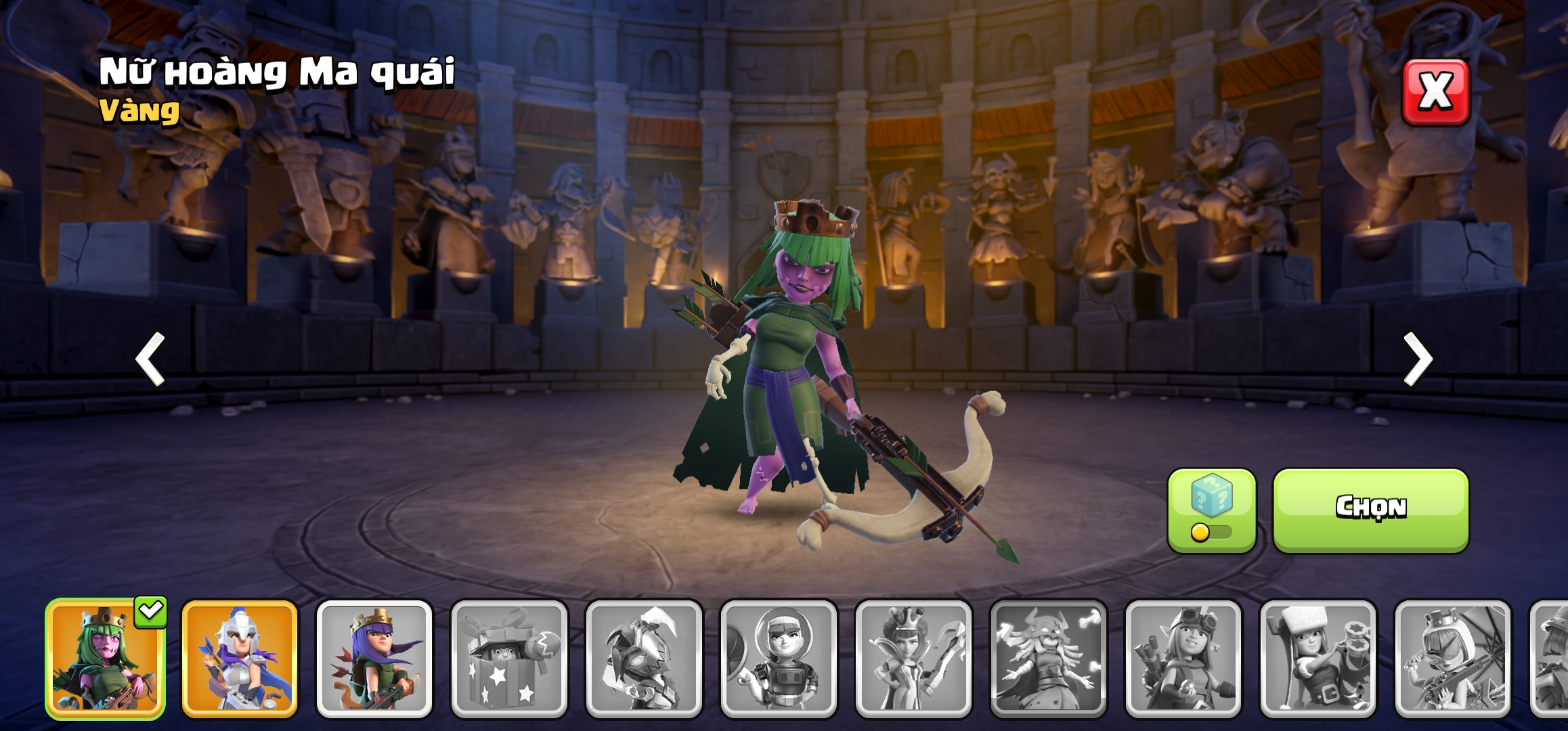The image size is (1568, 731).
Task: Choose the locked pilot goggles skin
Action: coord(1183,659)
